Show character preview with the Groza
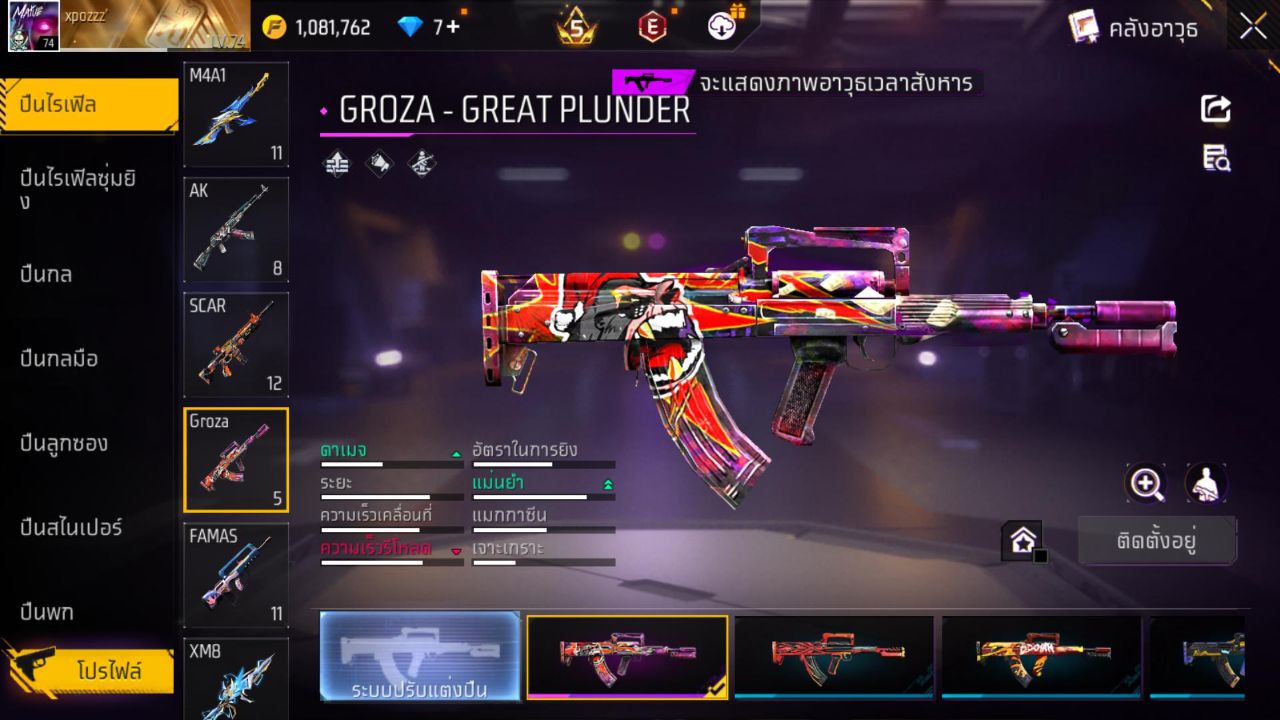Viewport: 1280px width, 720px height. pos(1205,484)
